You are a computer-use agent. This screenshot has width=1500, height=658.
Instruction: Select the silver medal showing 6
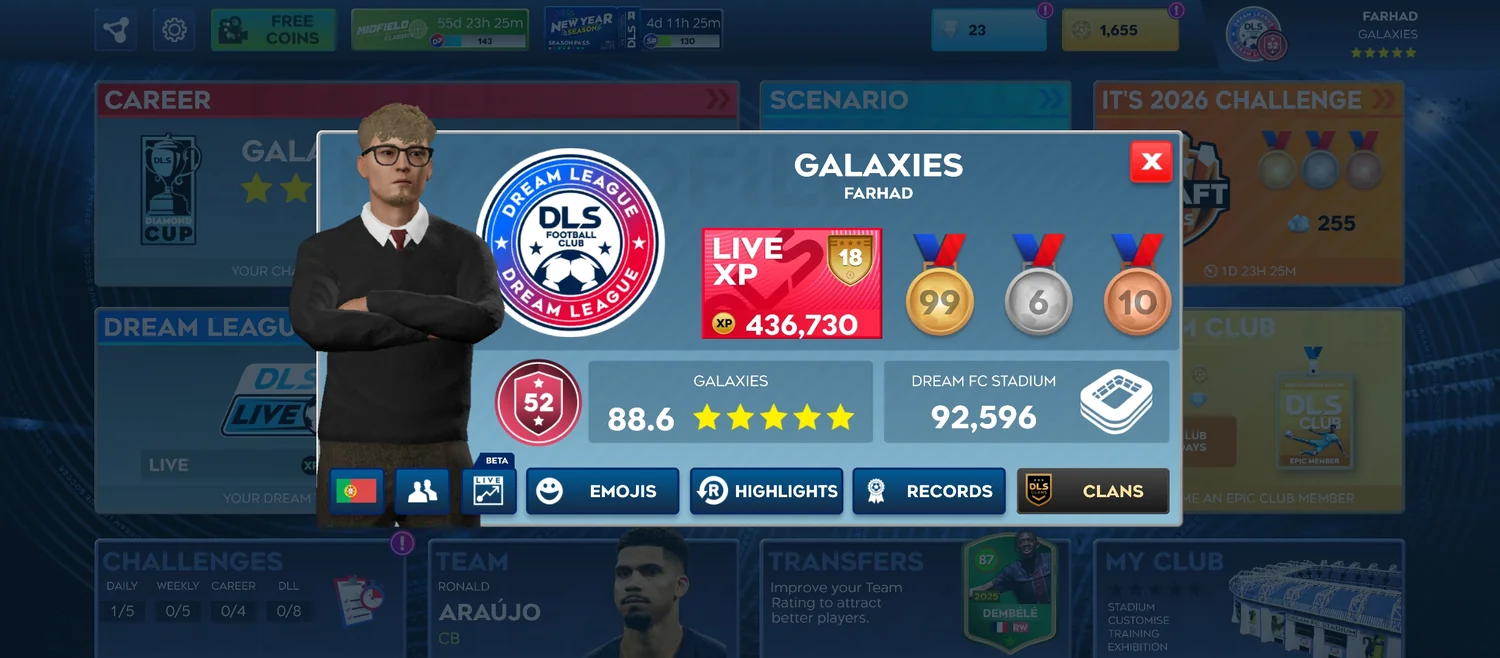pyautogui.click(x=1038, y=290)
